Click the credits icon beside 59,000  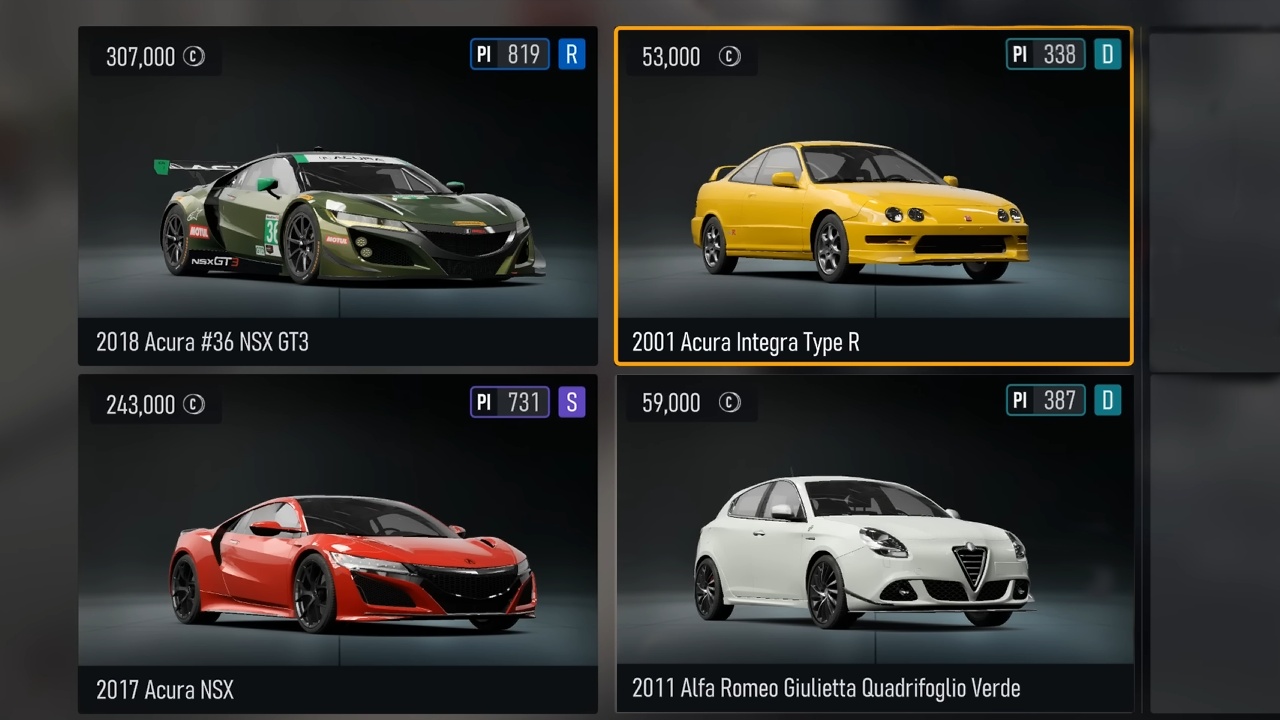[730, 403]
